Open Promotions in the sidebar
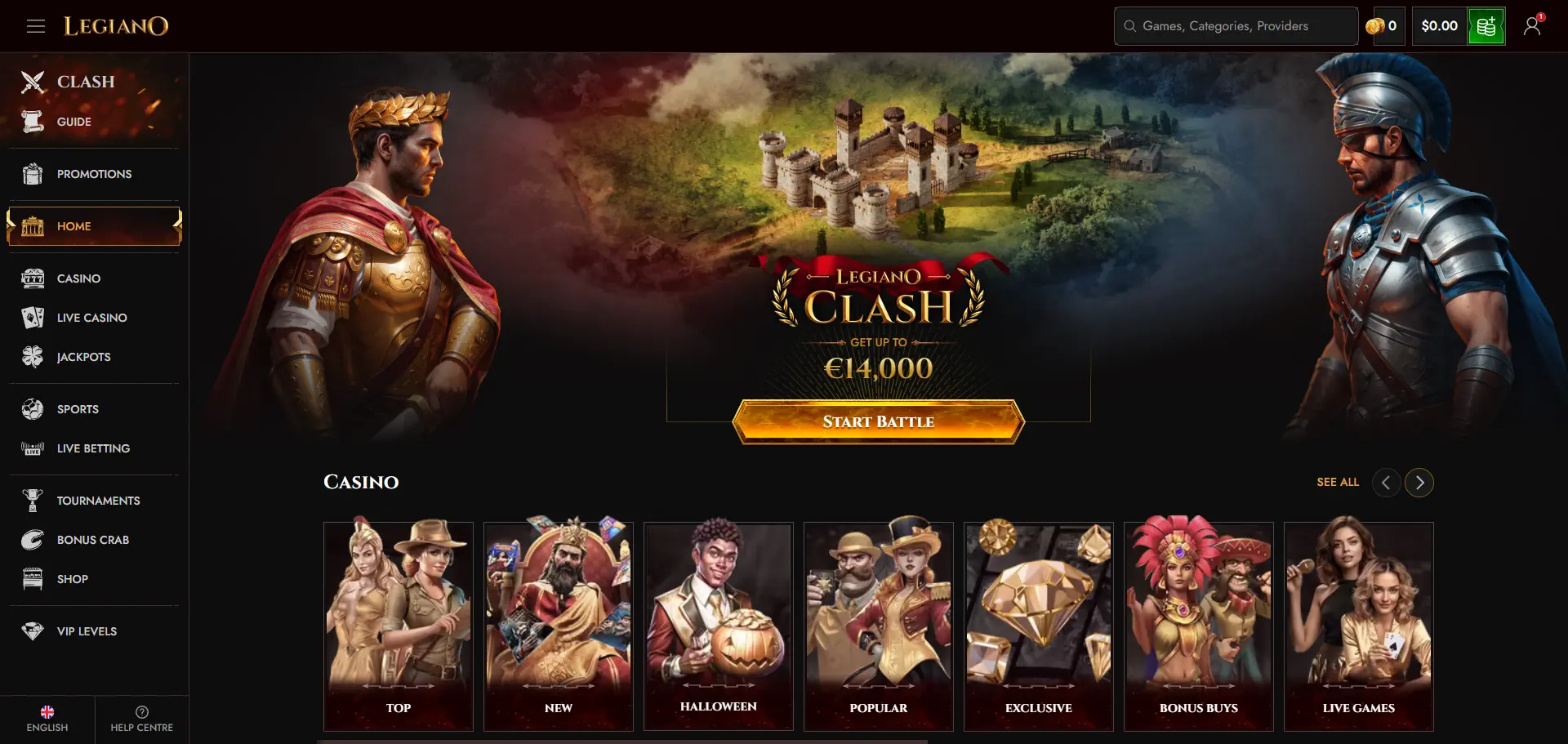 (93, 174)
